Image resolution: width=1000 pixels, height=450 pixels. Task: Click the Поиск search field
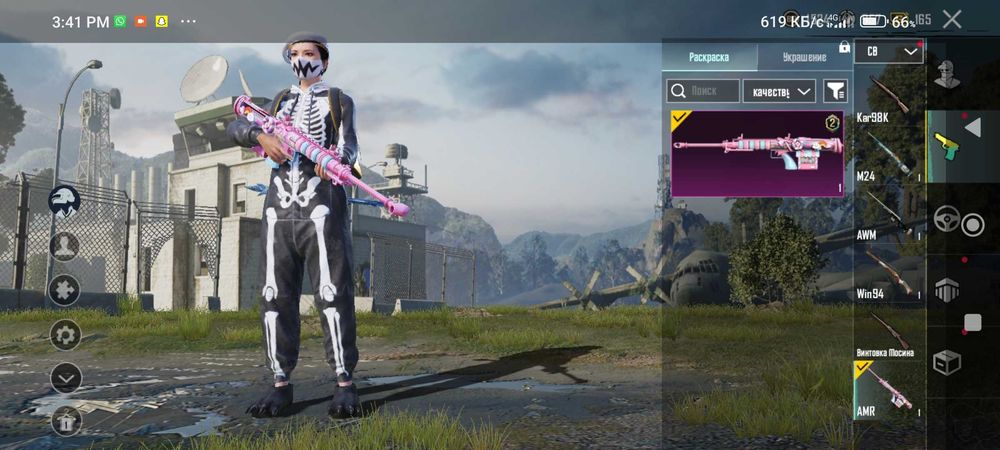point(704,91)
